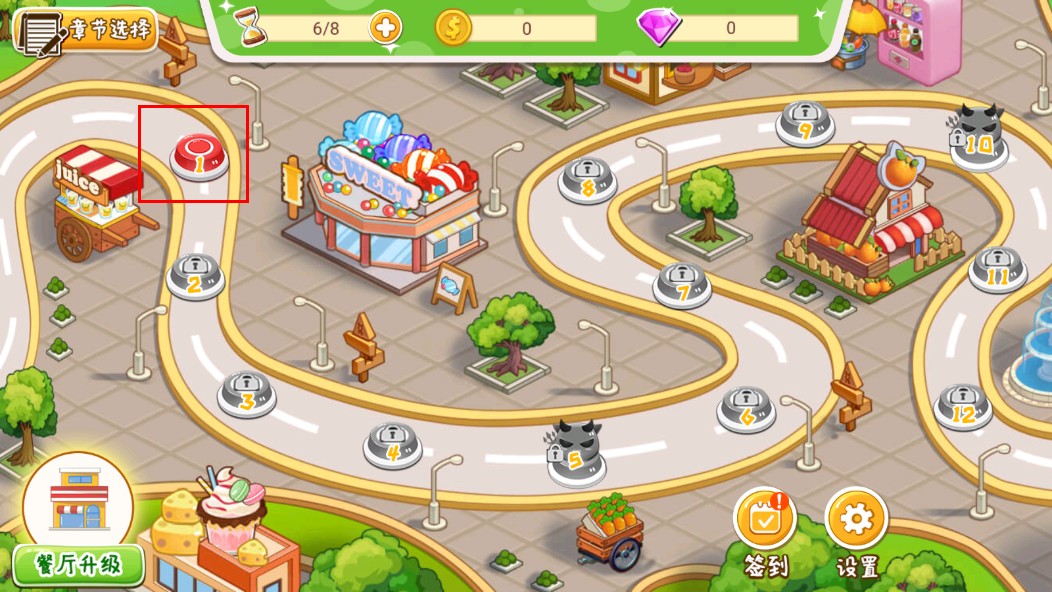The width and height of the screenshot is (1052, 592).
Task: Choose locked level 4 node
Action: (393, 444)
